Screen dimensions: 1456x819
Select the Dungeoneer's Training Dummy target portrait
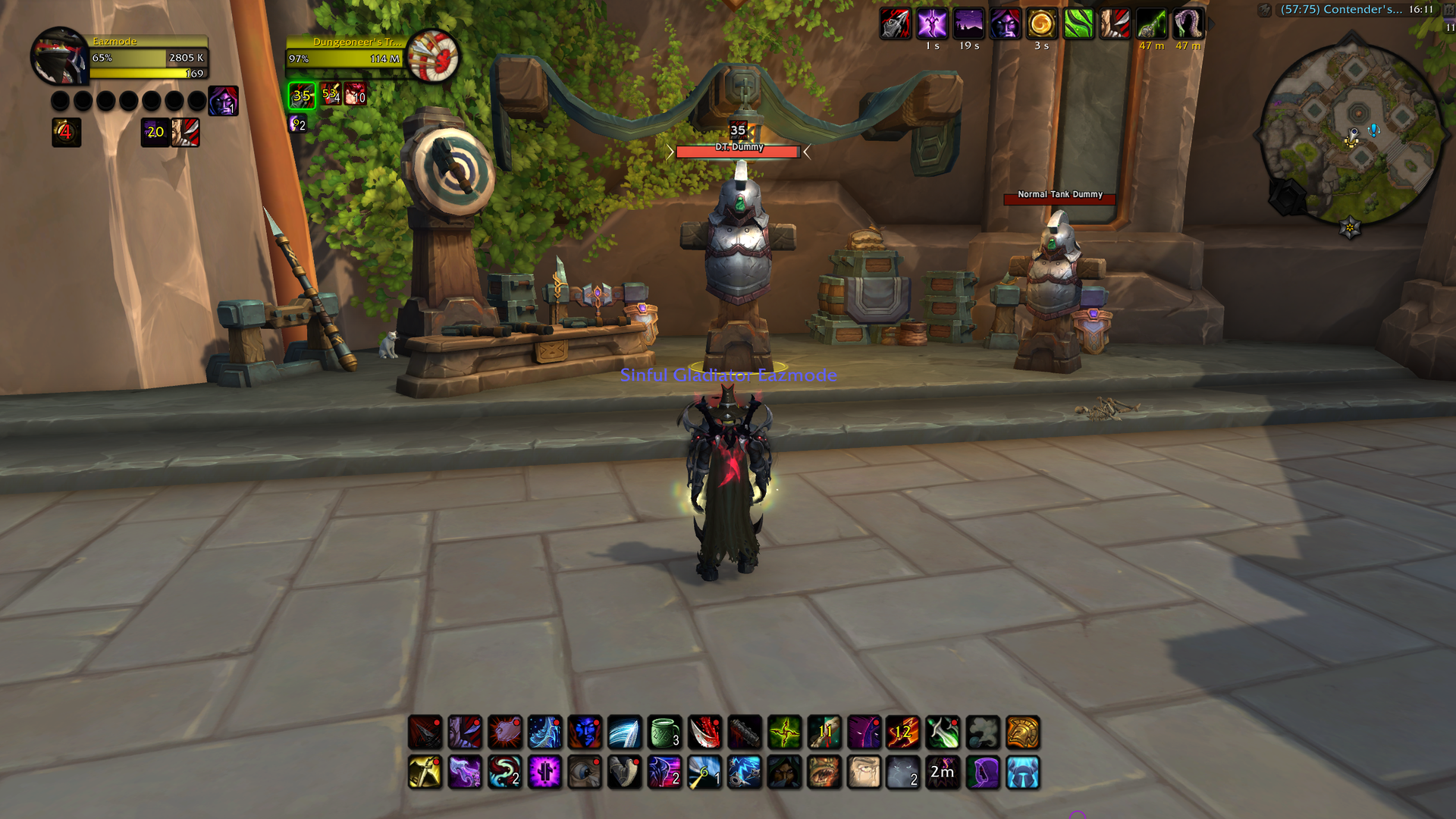tap(432, 56)
